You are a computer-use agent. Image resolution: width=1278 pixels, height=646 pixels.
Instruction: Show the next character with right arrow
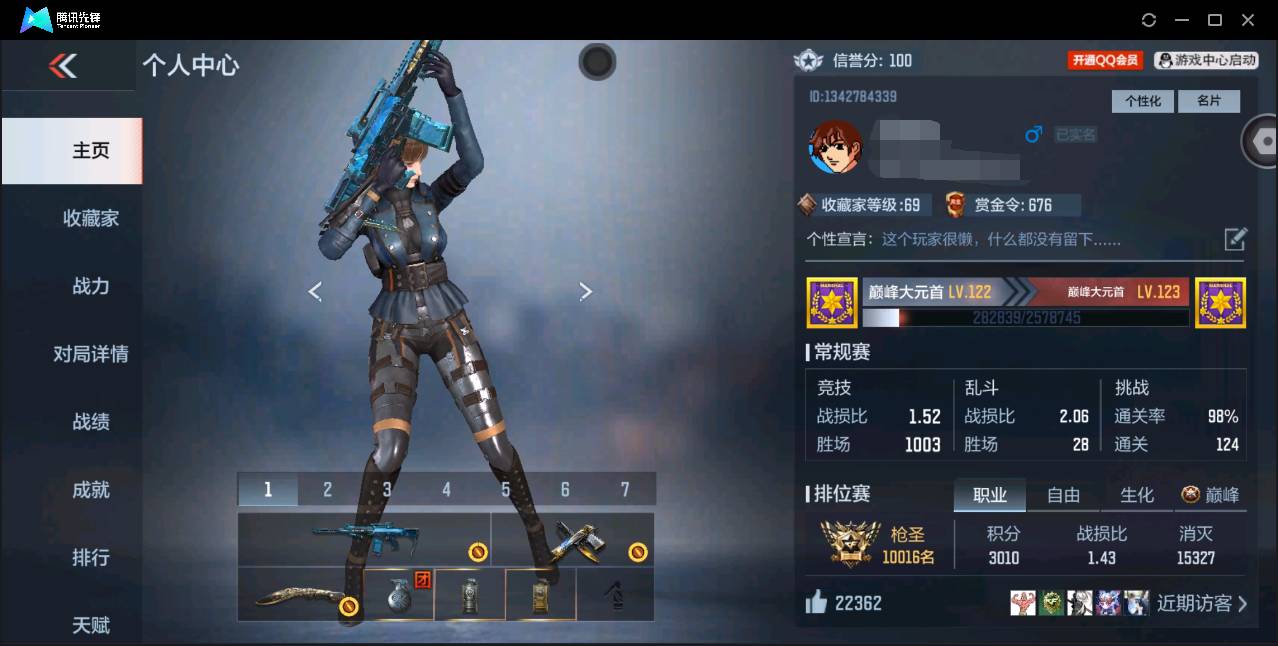pos(586,291)
